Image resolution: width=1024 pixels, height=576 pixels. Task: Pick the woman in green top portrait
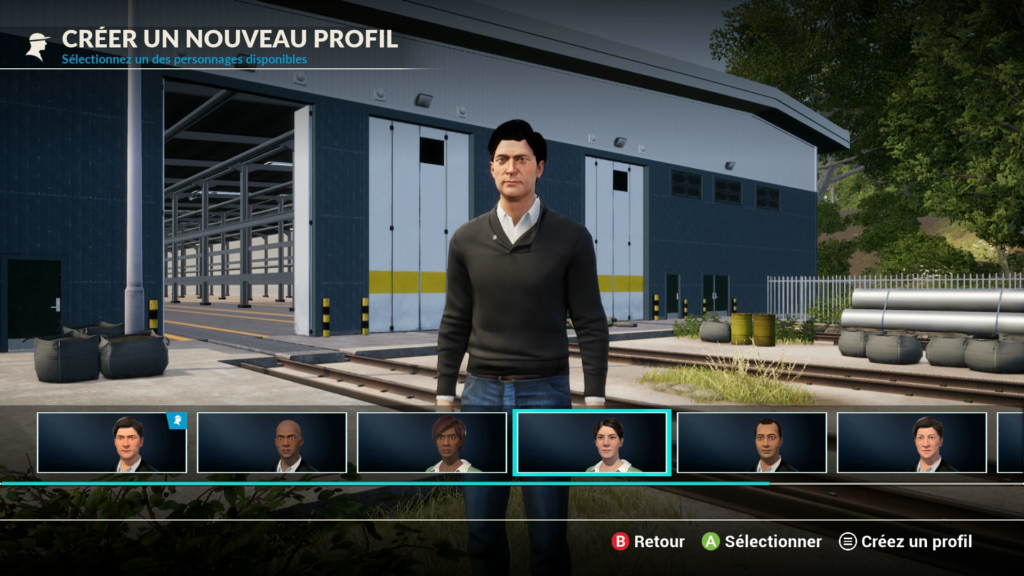pos(432,442)
